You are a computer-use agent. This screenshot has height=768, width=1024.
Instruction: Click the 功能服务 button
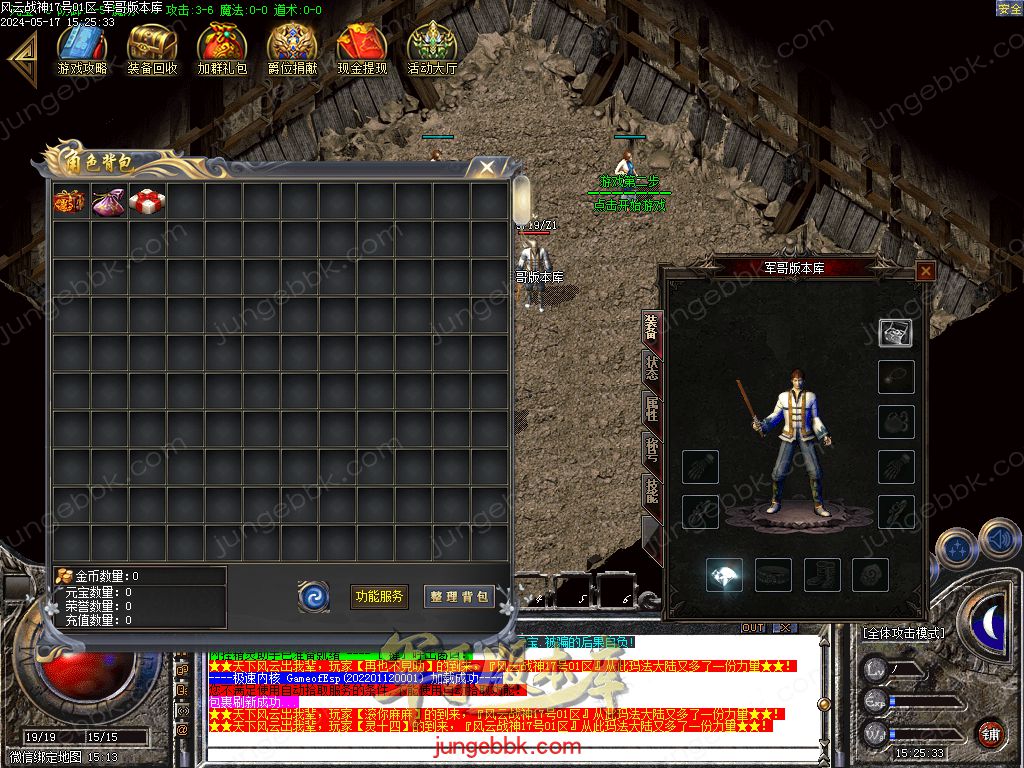(379, 596)
